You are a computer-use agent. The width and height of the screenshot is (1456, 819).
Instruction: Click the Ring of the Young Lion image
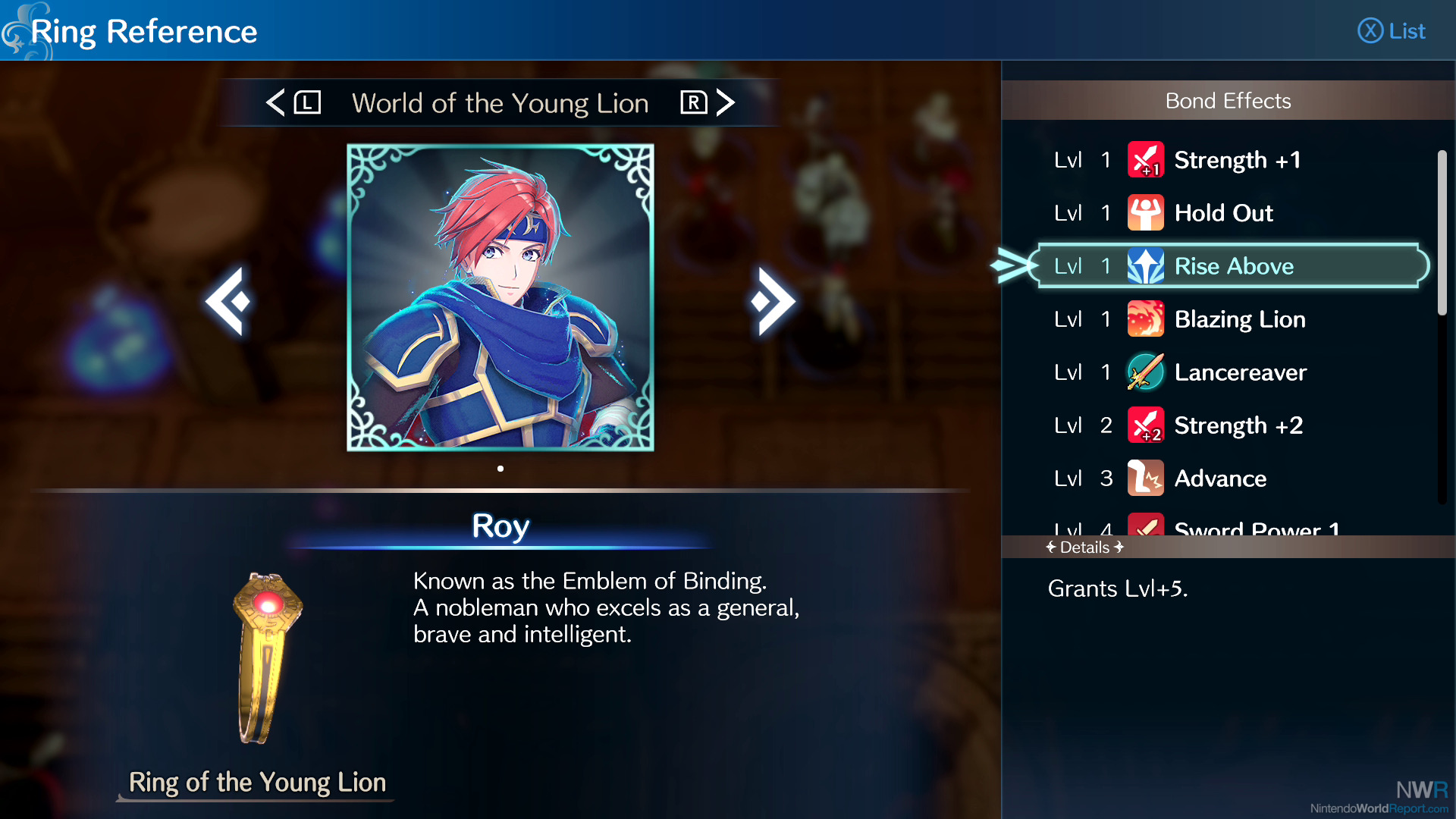266,658
